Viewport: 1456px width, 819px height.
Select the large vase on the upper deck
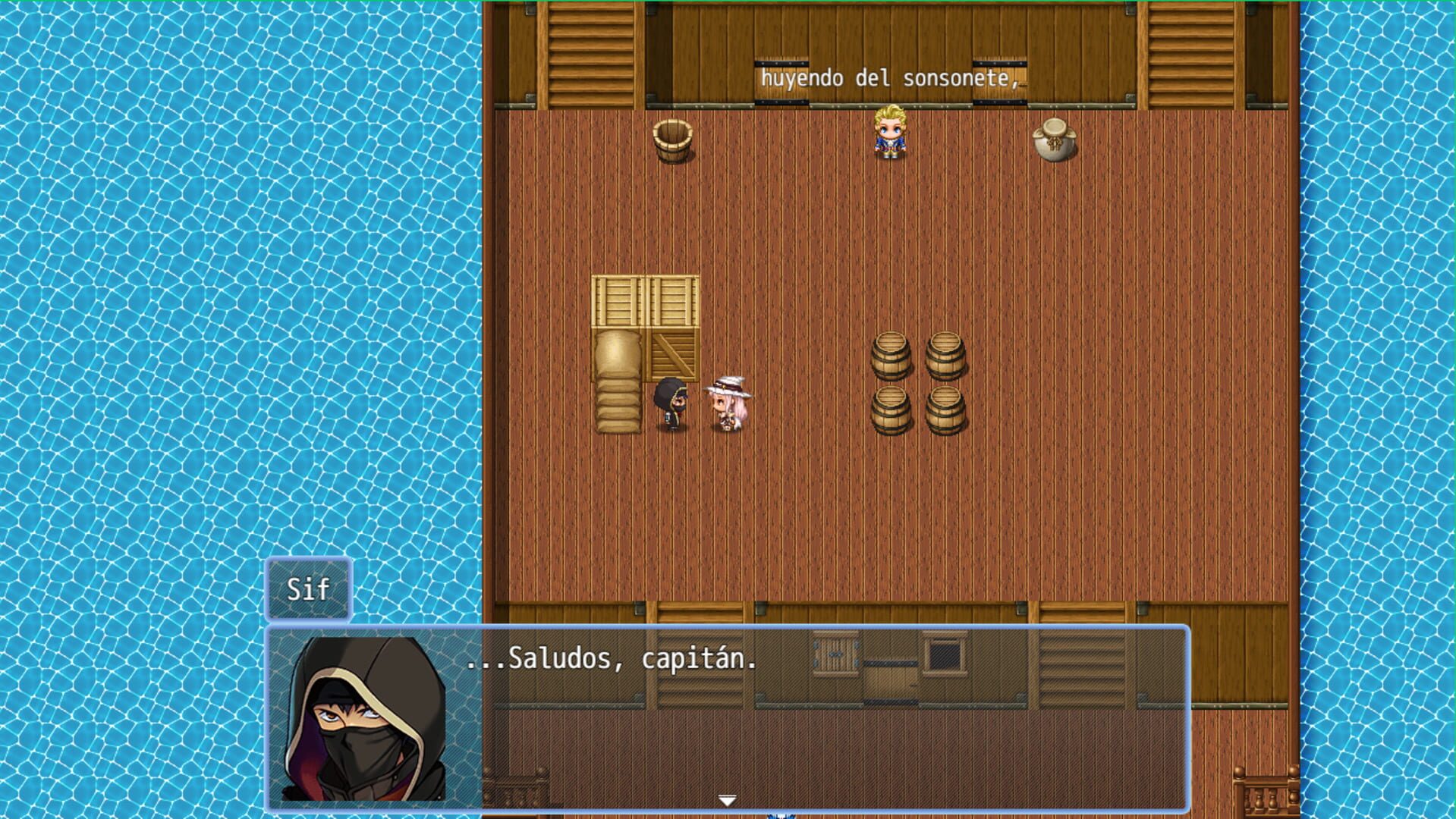1053,140
